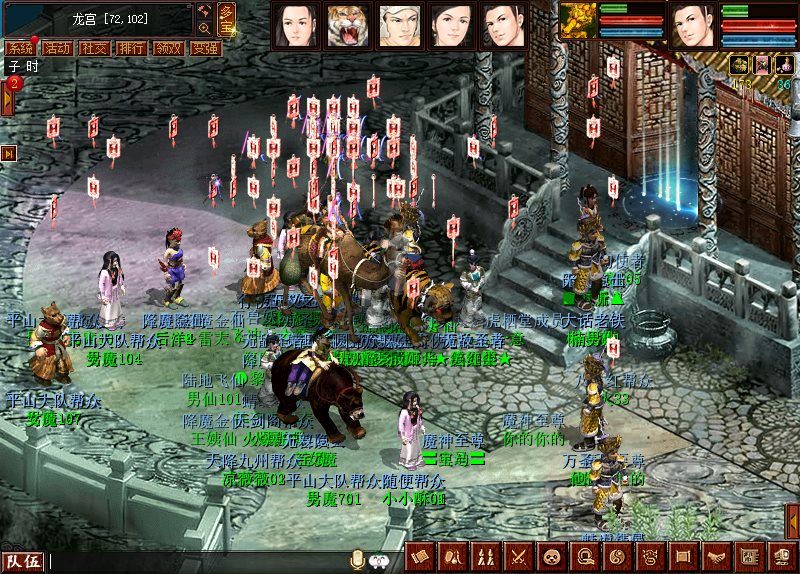Image resolution: width=800 pixels, height=574 pixels.
Task: Open the handshake trade icon
Action: pyautogui.click(x=717, y=556)
